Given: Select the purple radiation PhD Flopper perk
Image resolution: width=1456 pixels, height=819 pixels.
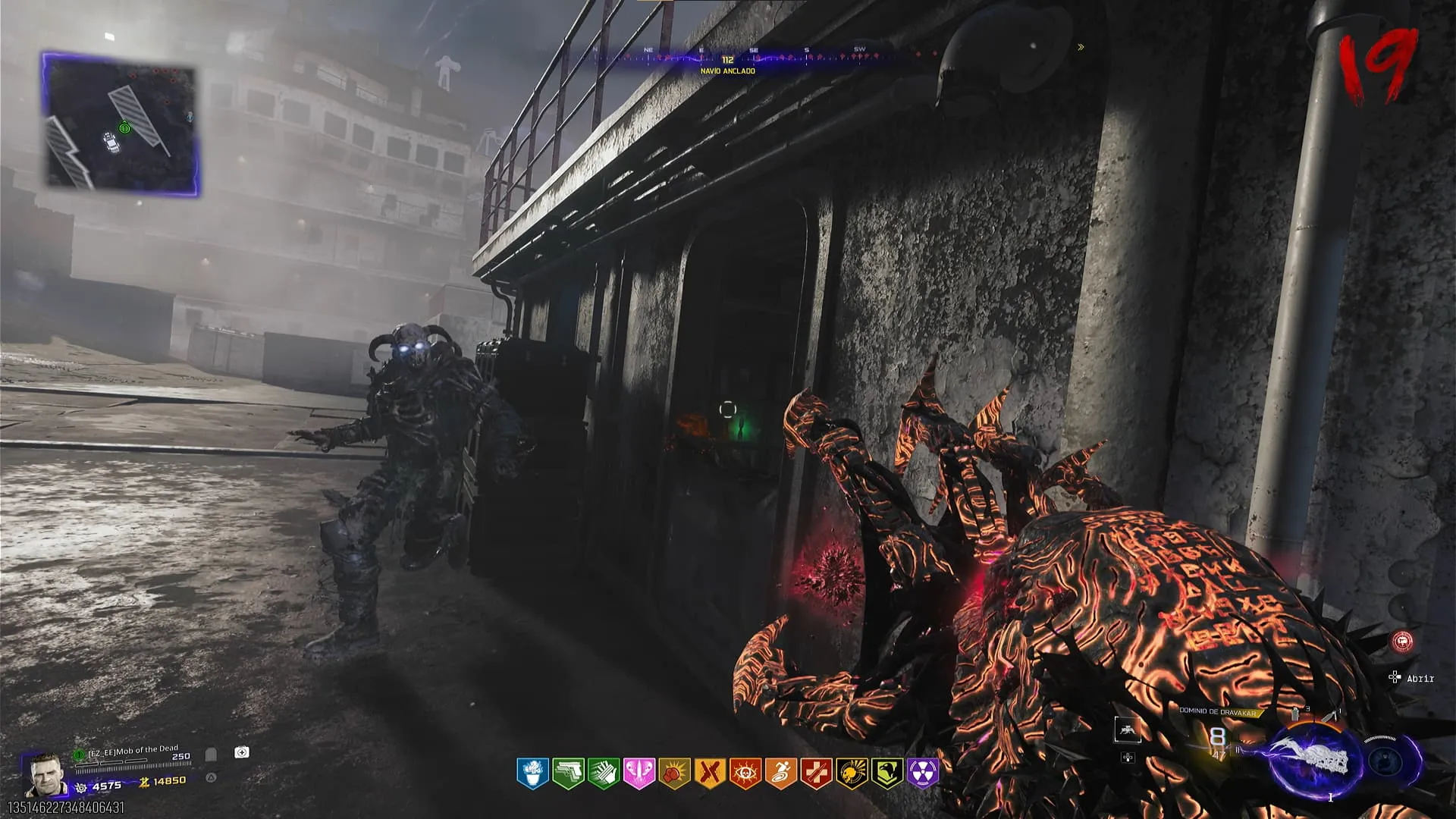Looking at the screenshot, I should (x=923, y=773).
